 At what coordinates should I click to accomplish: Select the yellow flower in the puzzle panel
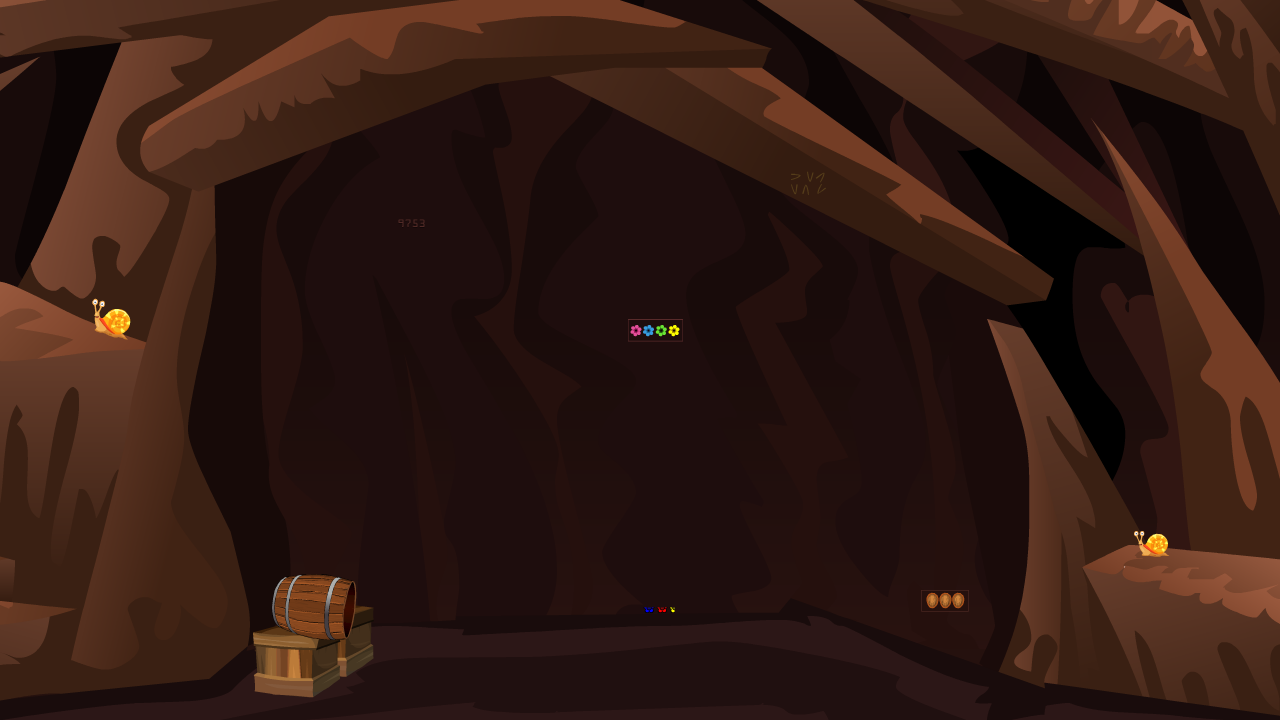coord(673,330)
